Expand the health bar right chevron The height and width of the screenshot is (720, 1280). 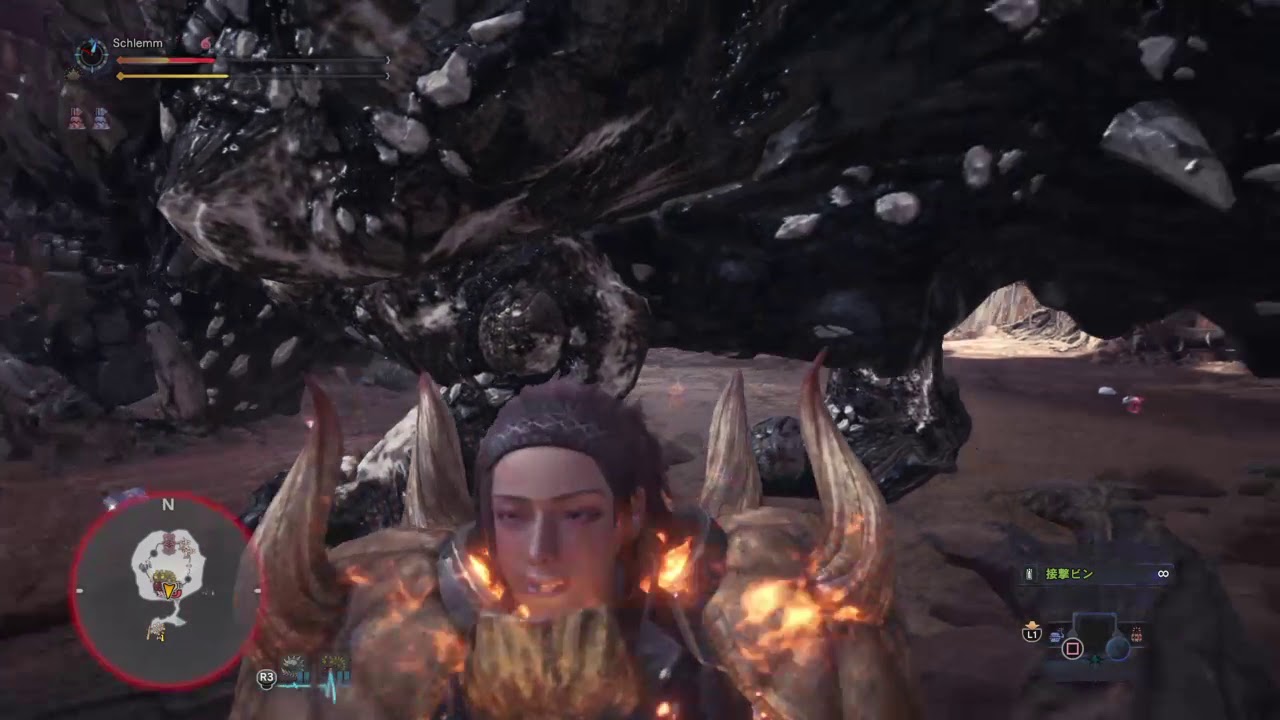pyautogui.click(x=387, y=59)
